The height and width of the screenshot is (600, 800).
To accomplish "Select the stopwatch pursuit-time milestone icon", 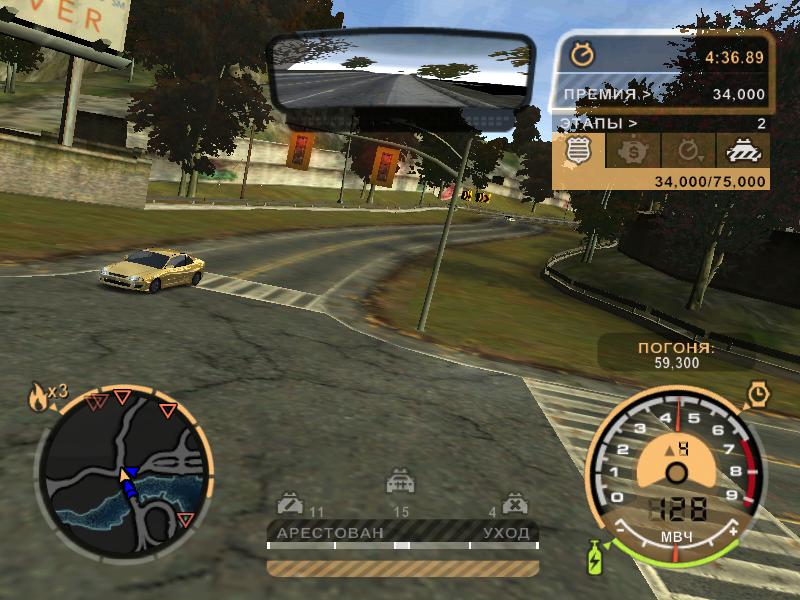I will (x=688, y=153).
